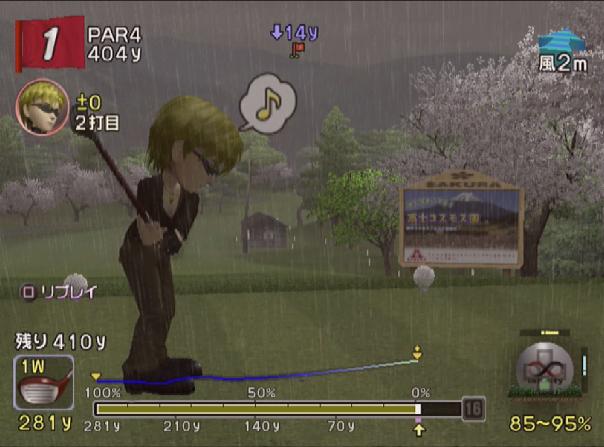Click the music note speech bubble

[x=267, y=102]
